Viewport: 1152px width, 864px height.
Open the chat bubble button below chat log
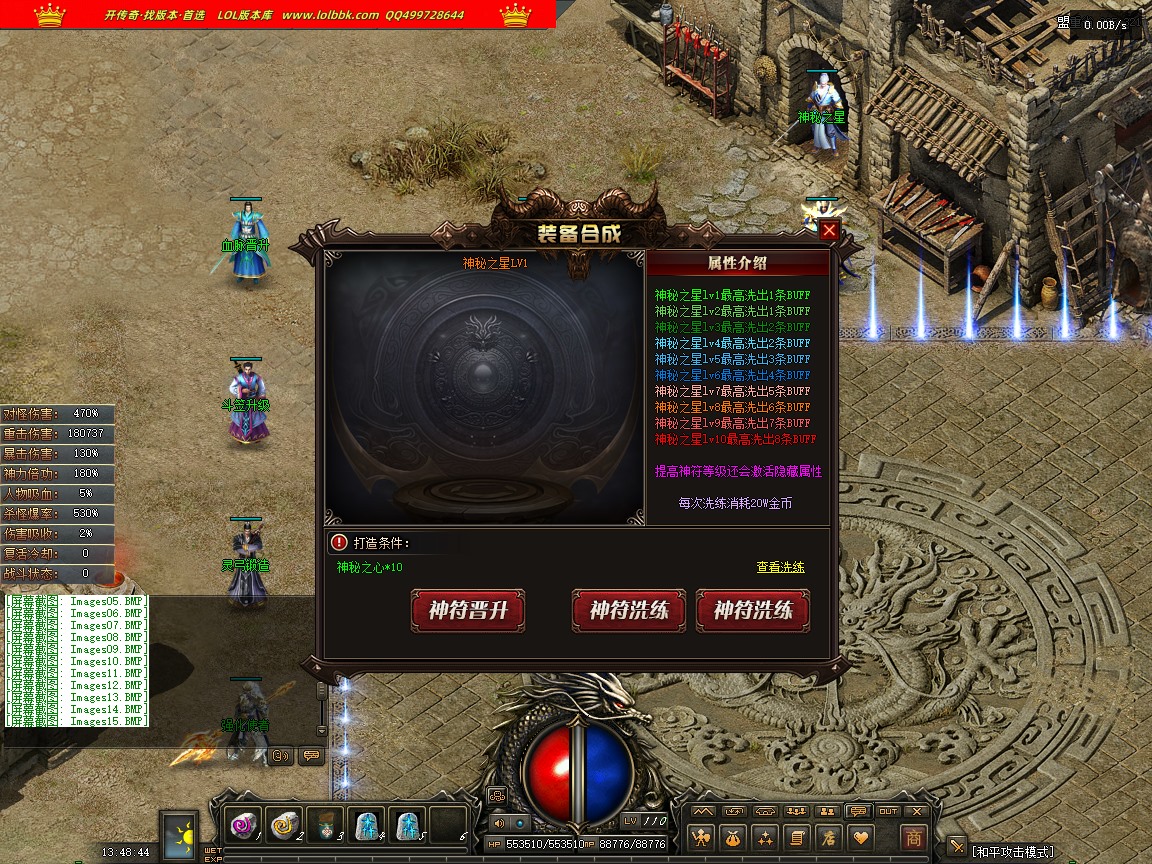coord(311,756)
